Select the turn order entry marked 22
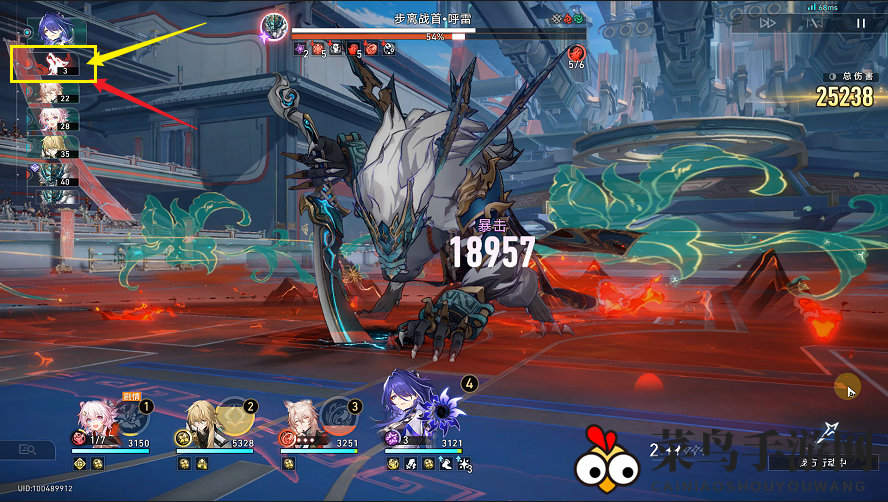The image size is (888, 502). tap(50, 94)
